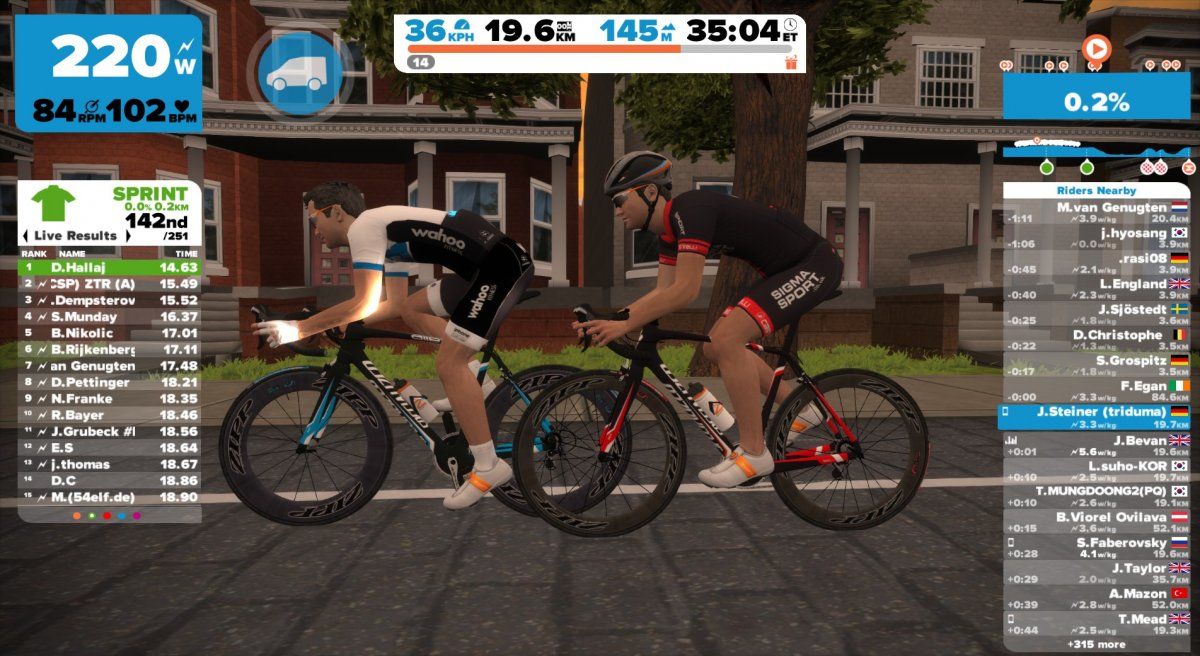Select S.Munday's sprint result row
Screen dimensions: 1200x656
click(110, 317)
